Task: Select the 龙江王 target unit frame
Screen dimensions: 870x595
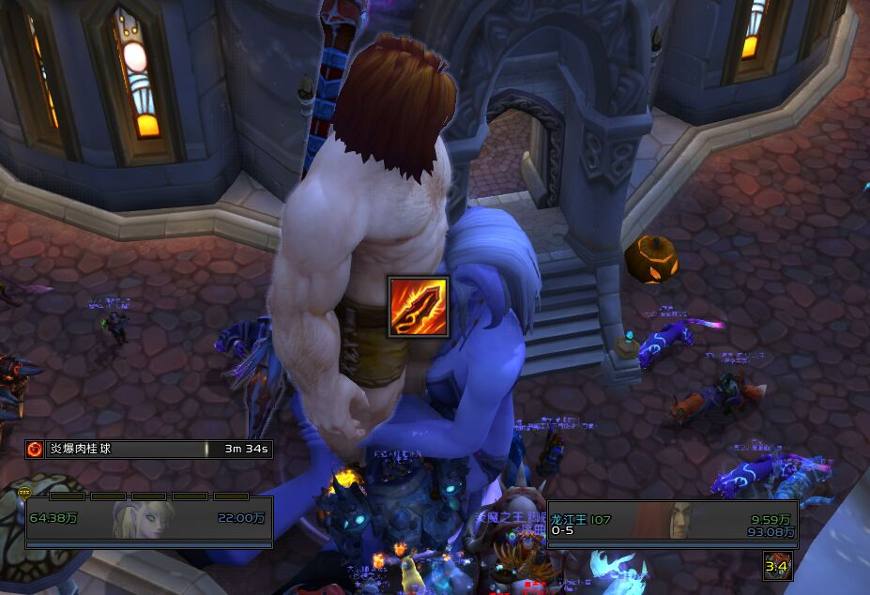Action: pyautogui.click(x=672, y=522)
